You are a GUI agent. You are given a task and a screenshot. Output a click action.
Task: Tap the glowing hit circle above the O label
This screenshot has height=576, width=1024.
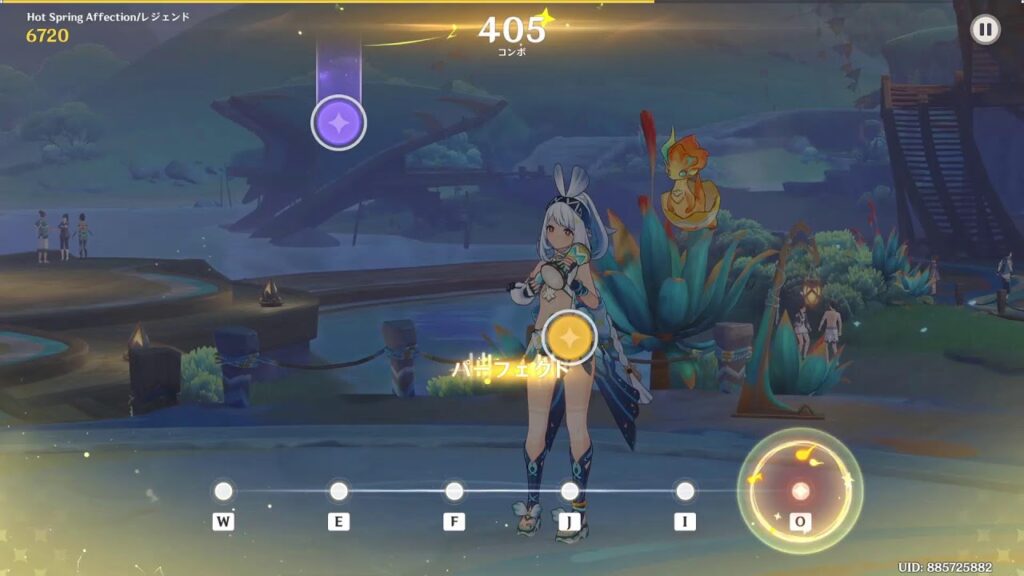[800, 490]
